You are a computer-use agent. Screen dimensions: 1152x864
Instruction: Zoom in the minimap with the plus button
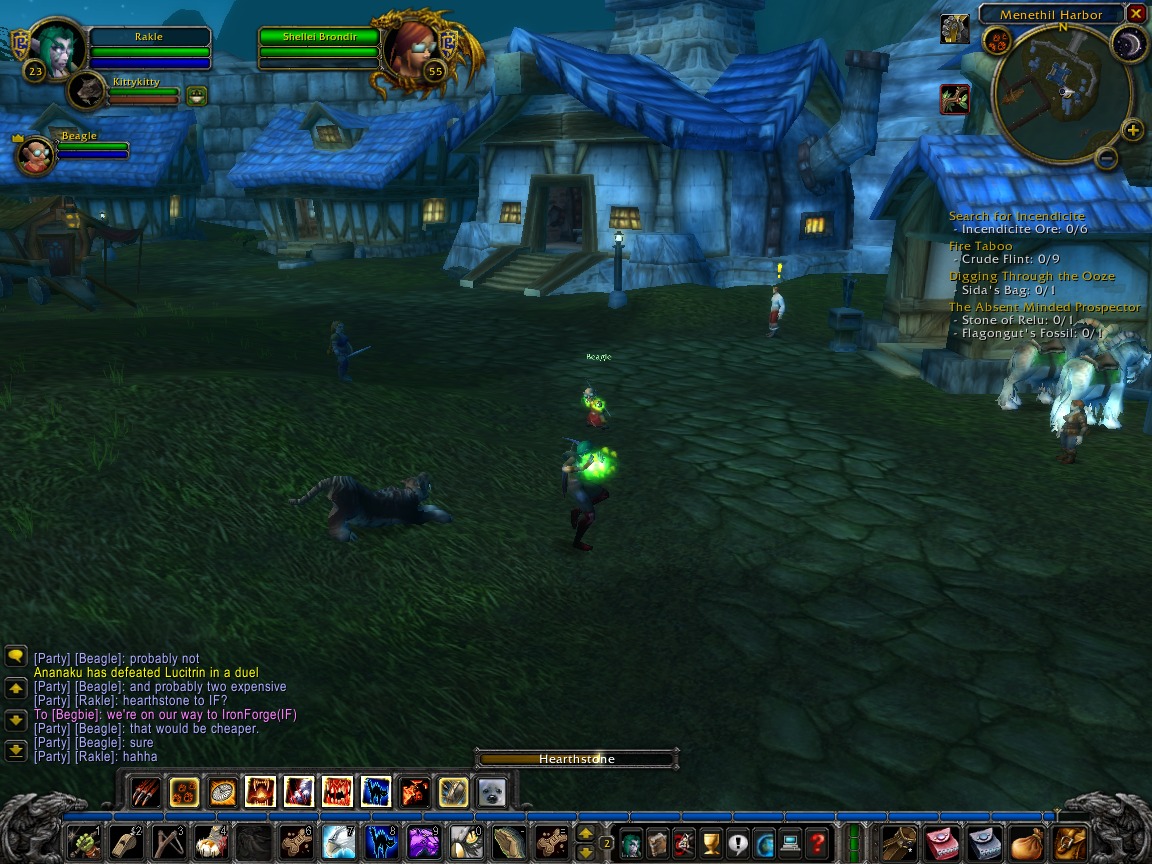[x=1132, y=130]
